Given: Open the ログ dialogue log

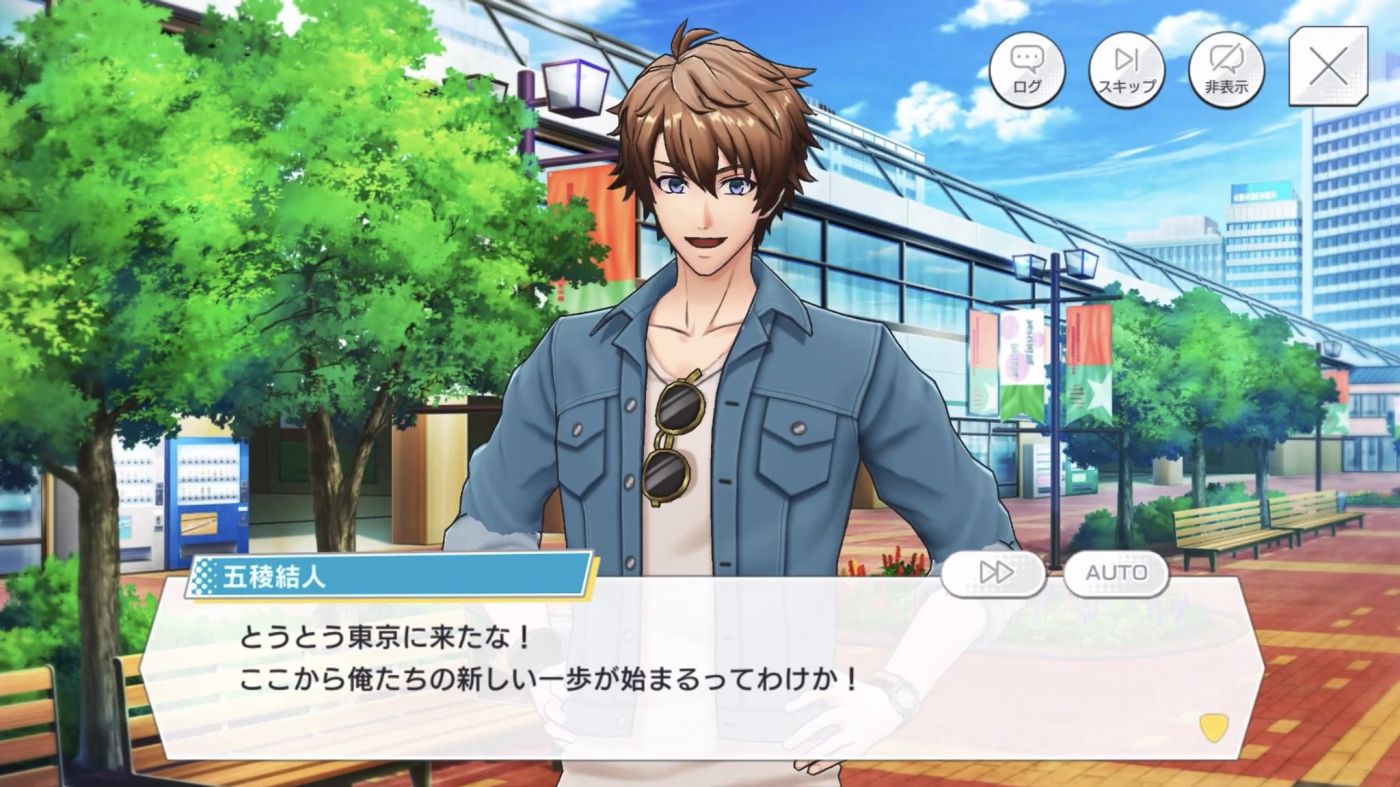Looking at the screenshot, I should click(1026, 69).
